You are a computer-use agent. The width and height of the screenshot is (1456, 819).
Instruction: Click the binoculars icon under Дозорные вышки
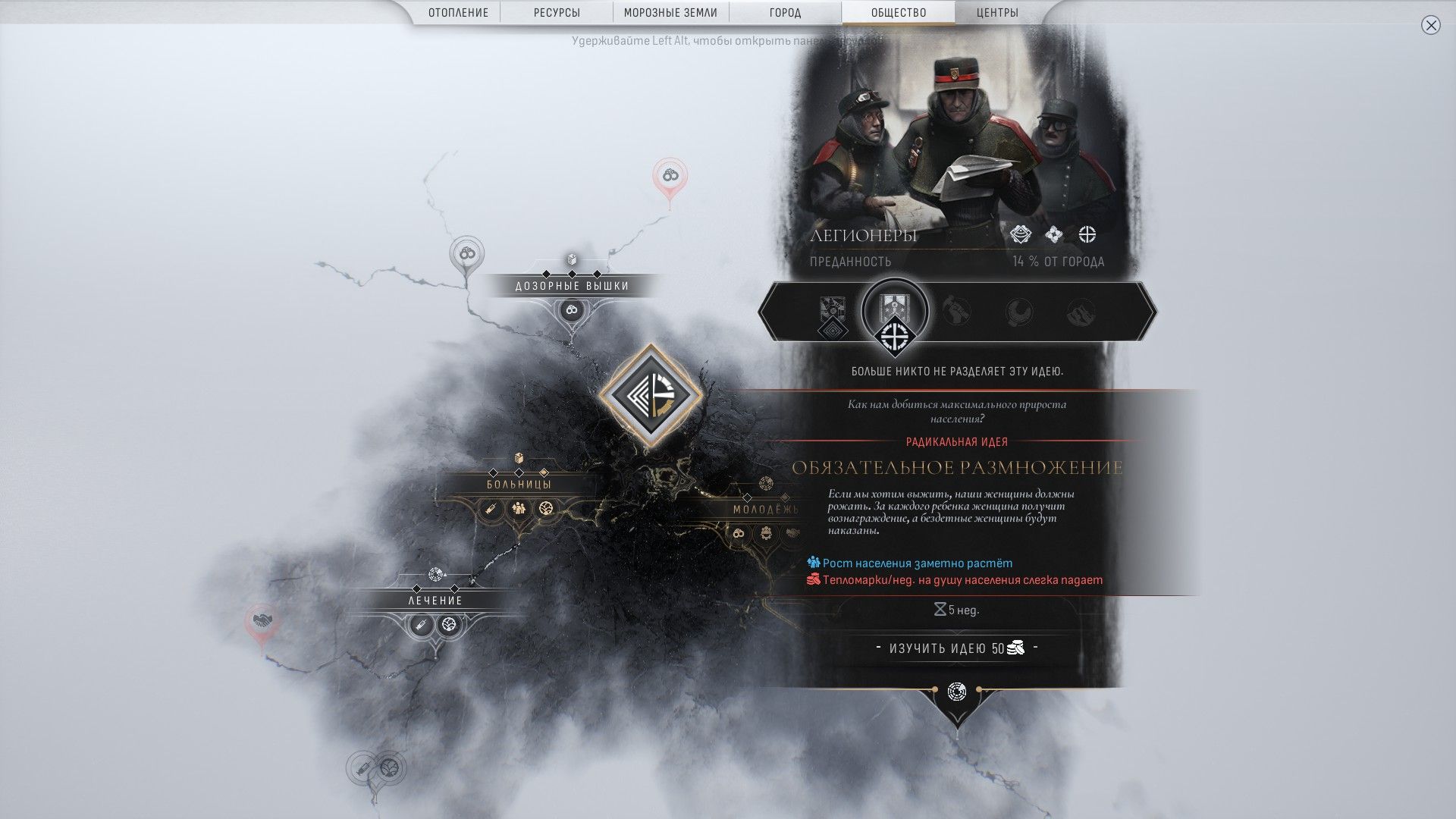coord(572,310)
